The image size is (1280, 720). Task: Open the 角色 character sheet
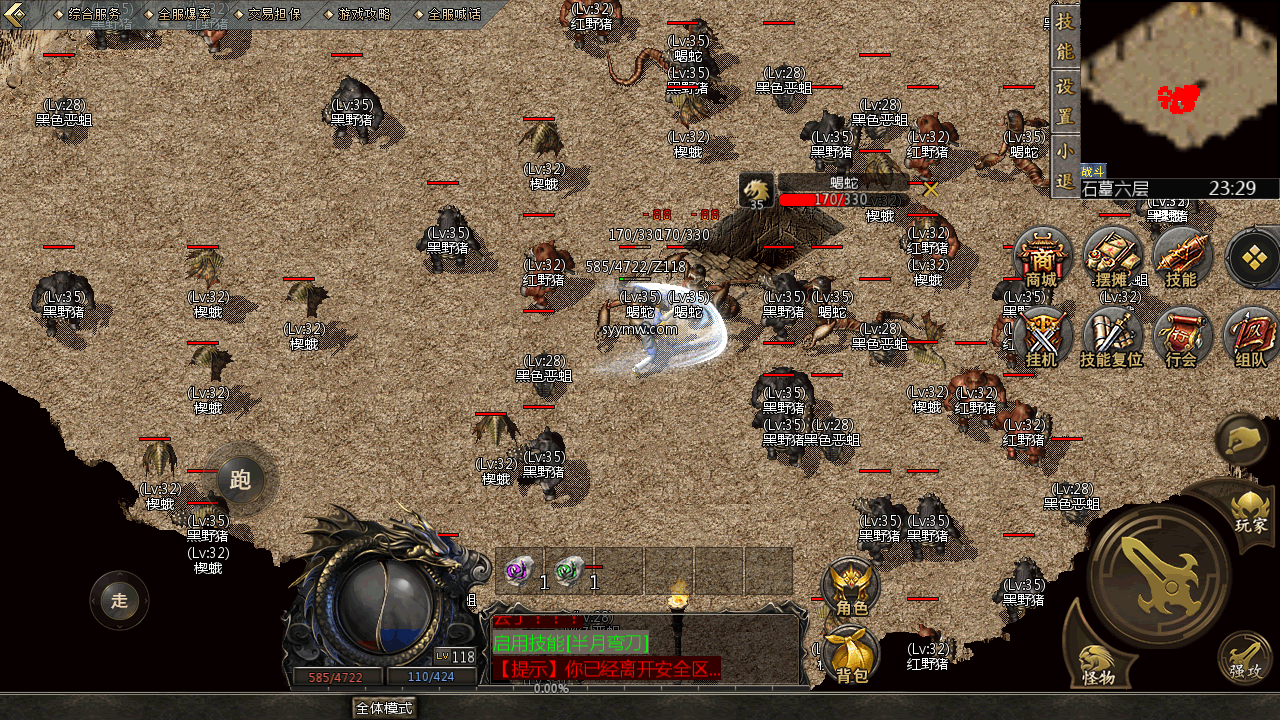pos(851,586)
